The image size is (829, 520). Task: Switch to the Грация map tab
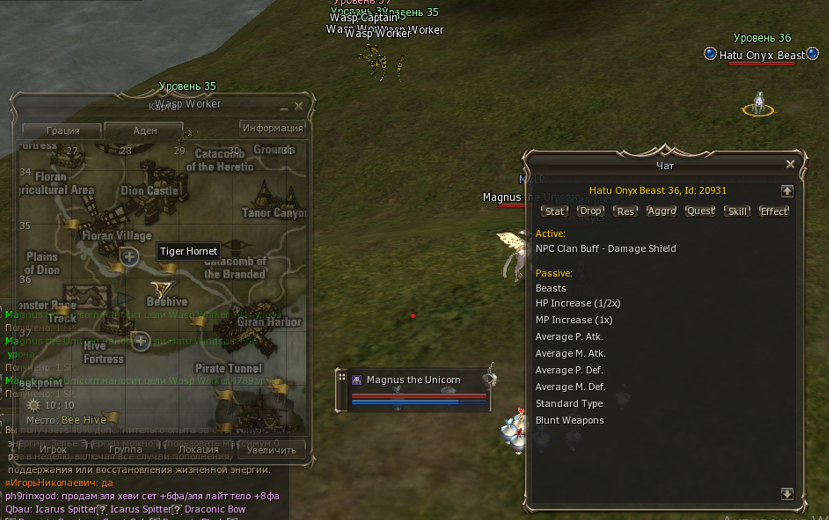63,131
